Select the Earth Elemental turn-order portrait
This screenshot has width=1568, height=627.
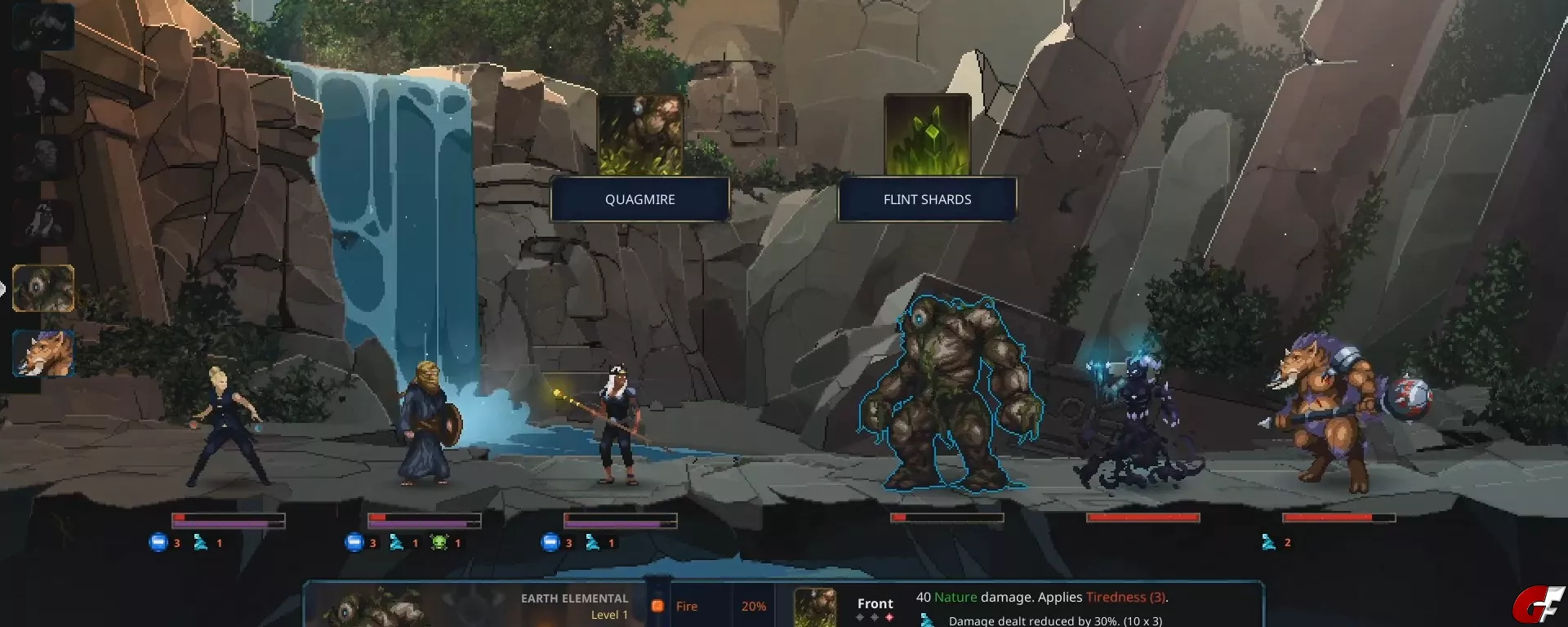pyautogui.click(x=43, y=288)
